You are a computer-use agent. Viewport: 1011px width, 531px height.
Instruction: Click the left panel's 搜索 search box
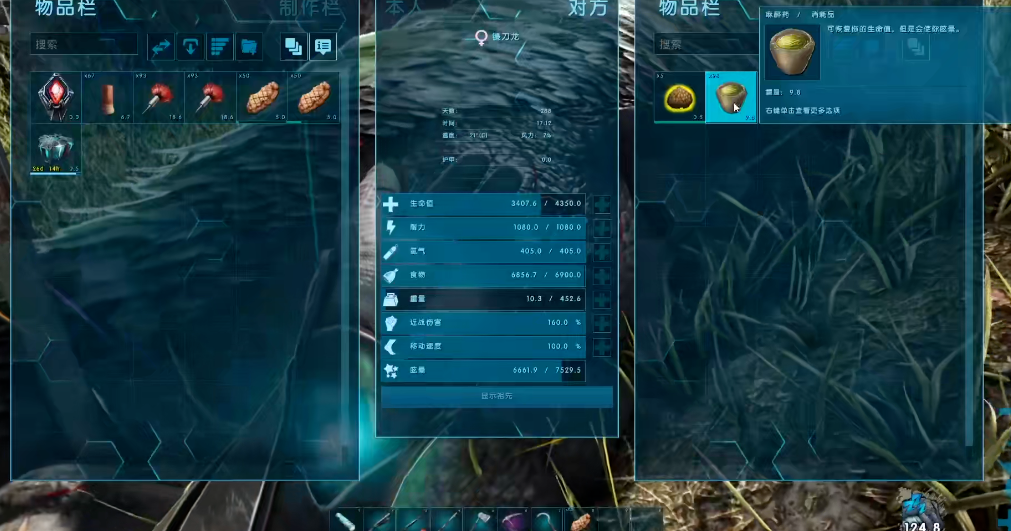point(85,45)
